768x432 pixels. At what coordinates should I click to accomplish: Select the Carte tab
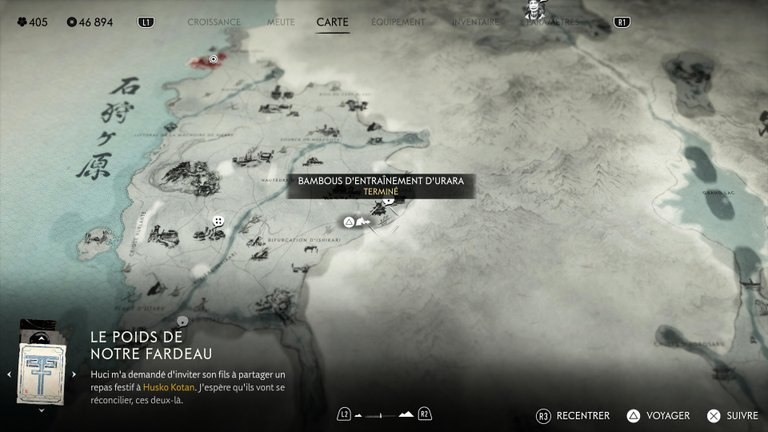pyautogui.click(x=332, y=21)
